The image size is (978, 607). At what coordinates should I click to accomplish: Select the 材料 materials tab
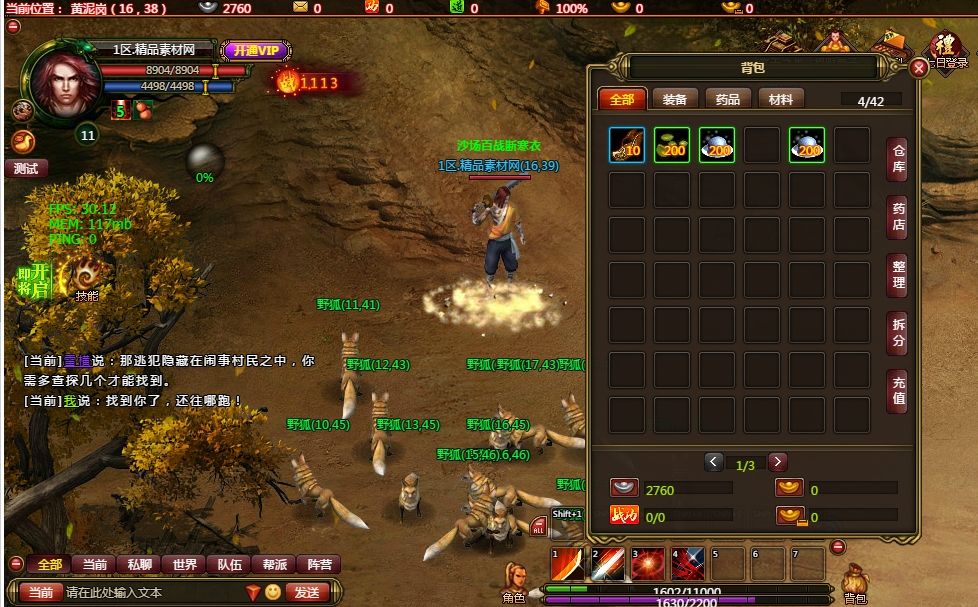click(781, 99)
